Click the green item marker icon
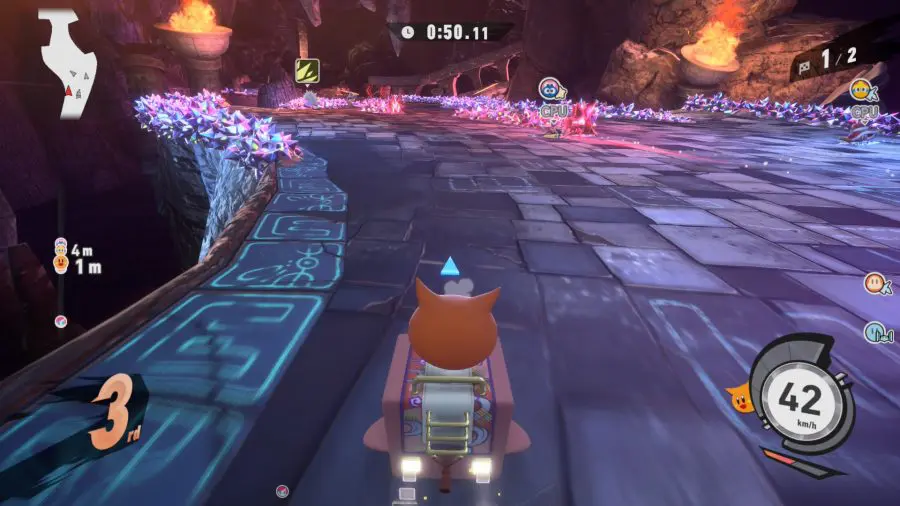Image resolution: width=900 pixels, height=506 pixels. [306, 70]
